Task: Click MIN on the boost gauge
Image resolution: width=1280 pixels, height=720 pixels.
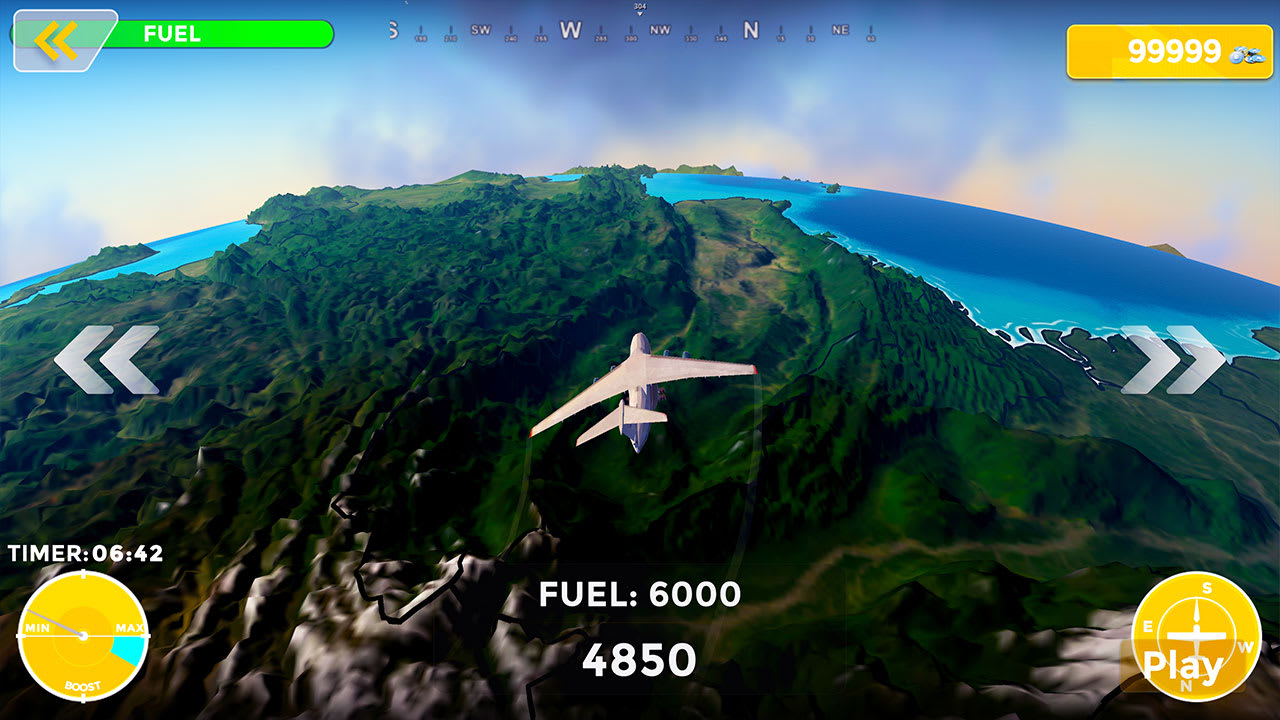Action: [38, 627]
